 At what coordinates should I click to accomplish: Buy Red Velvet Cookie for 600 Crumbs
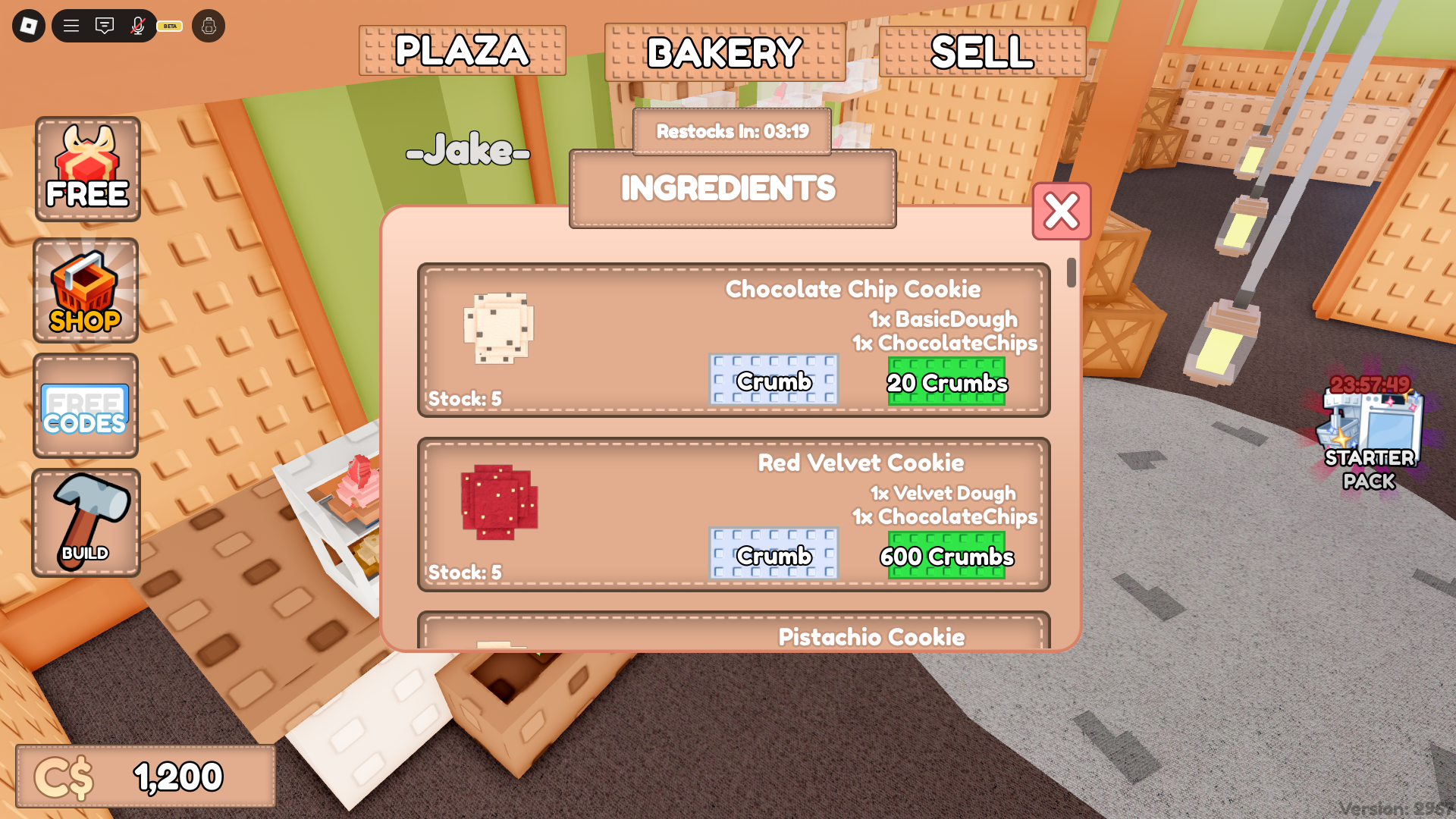946,556
